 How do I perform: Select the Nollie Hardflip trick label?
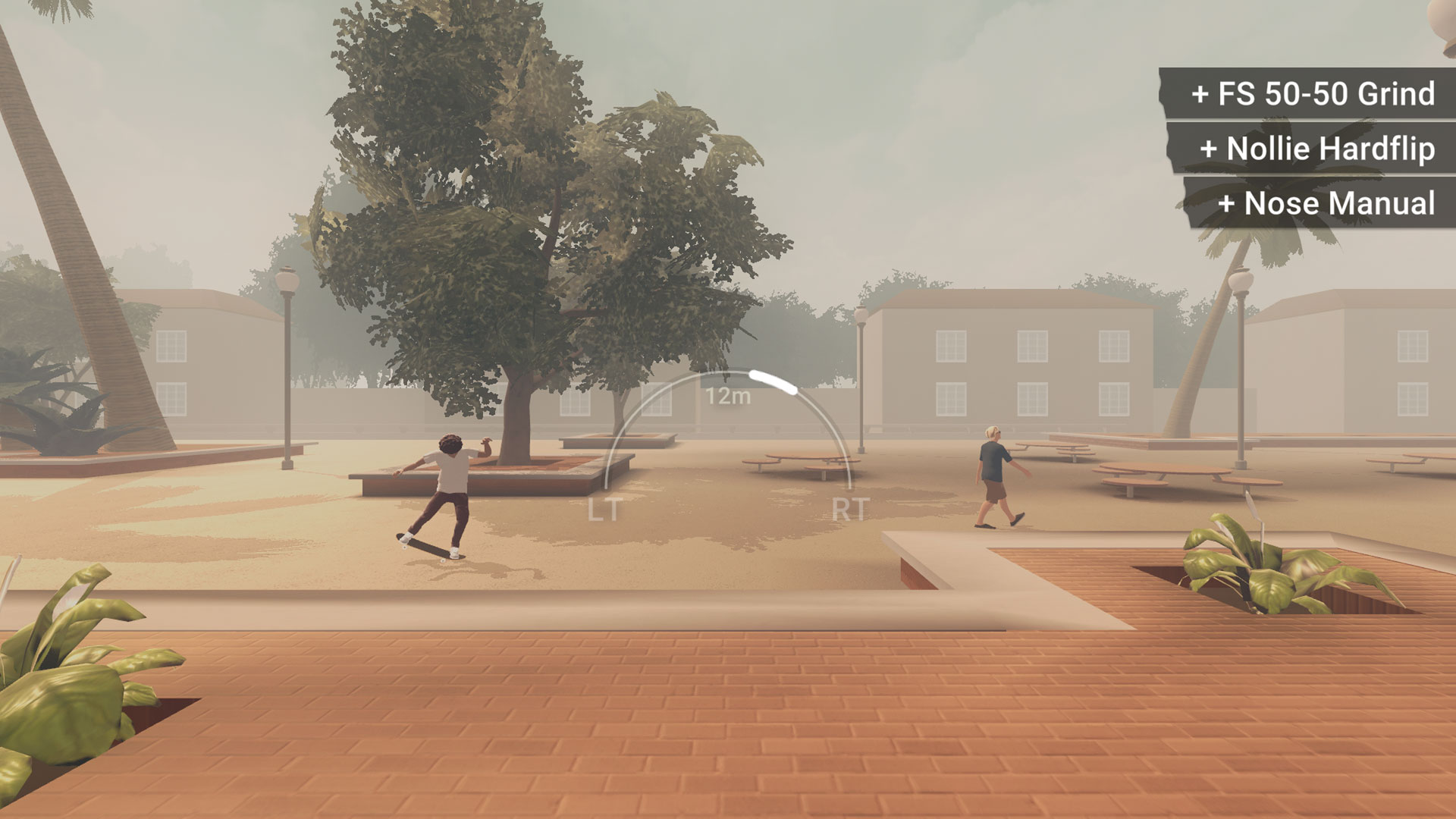click(x=1319, y=149)
